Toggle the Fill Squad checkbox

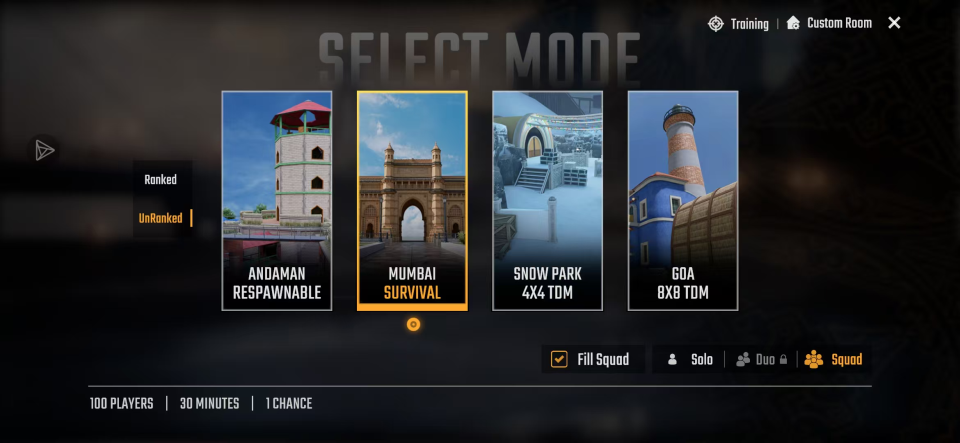(560, 359)
